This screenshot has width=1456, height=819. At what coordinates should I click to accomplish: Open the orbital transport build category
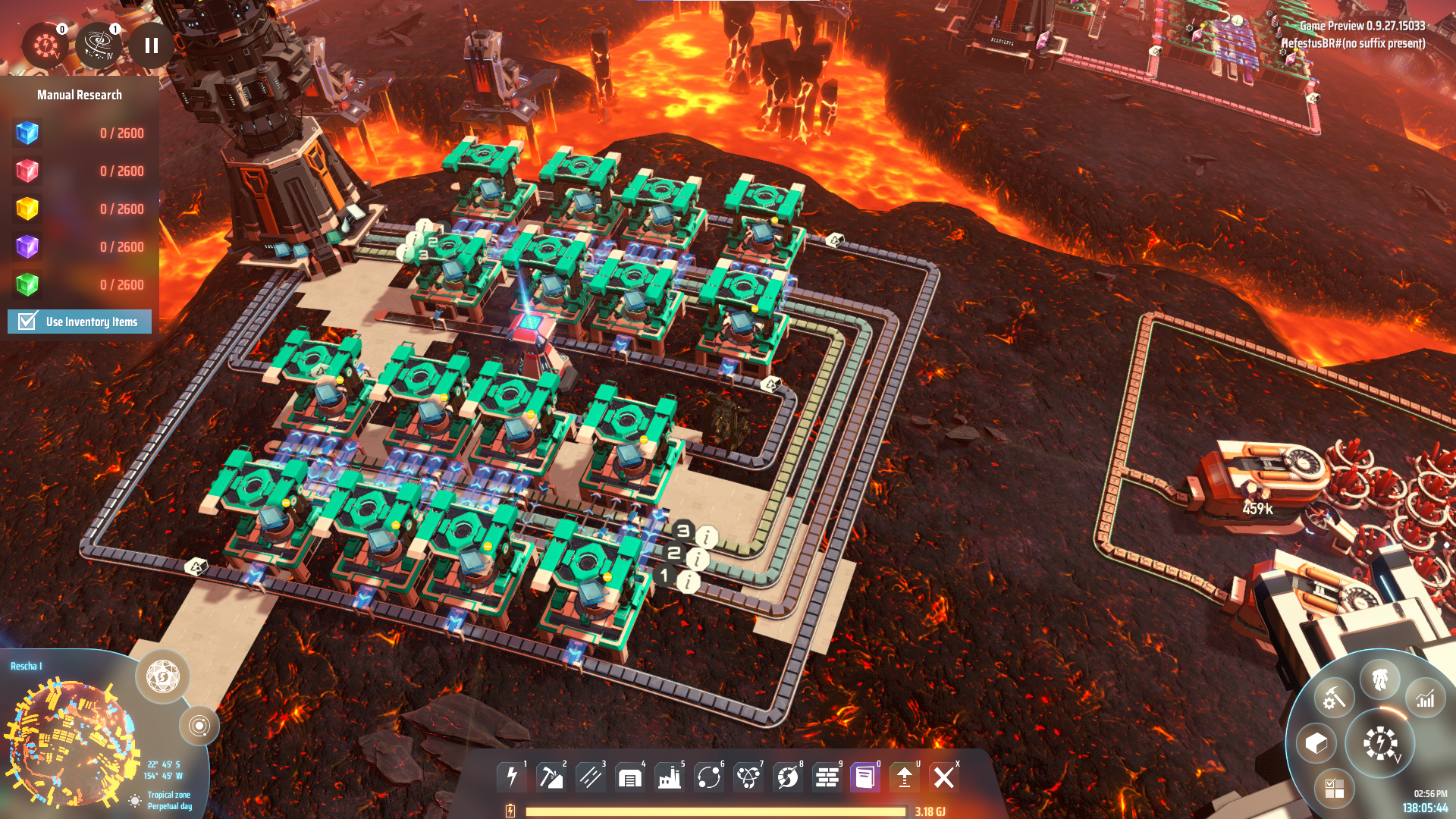pyautogui.click(x=709, y=777)
